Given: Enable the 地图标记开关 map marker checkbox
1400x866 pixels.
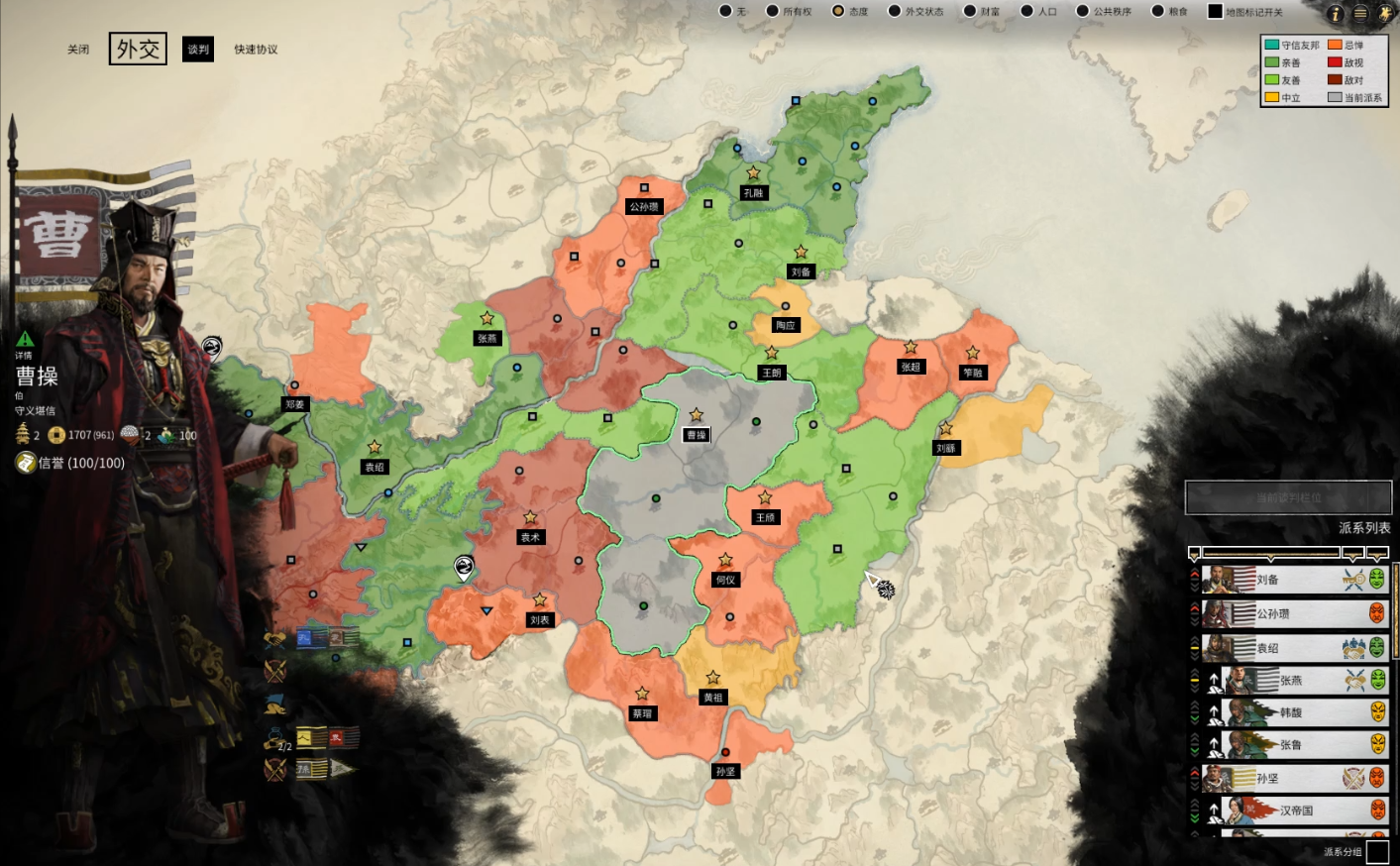Looking at the screenshot, I should 1214,12.
